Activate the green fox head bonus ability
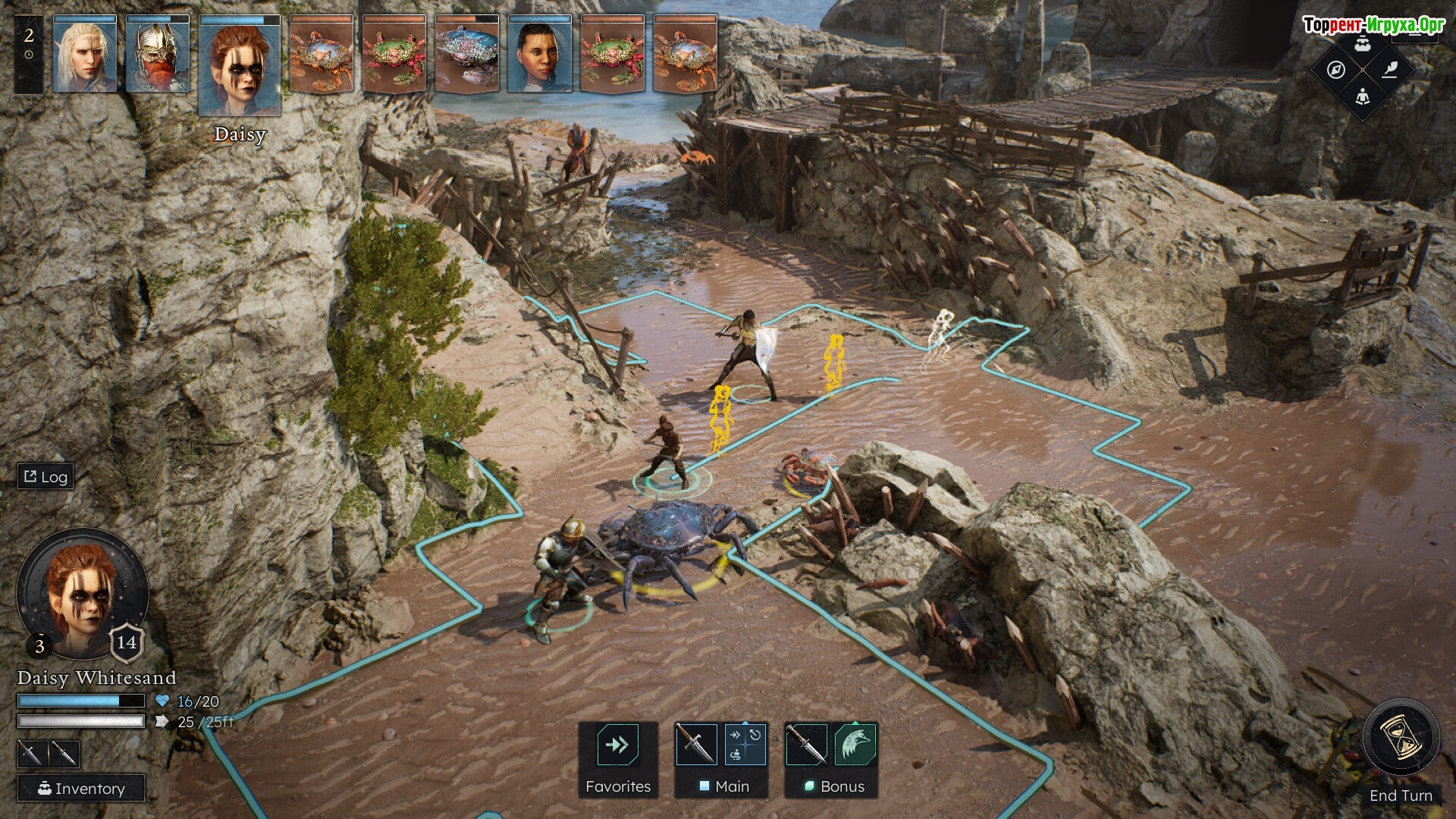 (855, 745)
